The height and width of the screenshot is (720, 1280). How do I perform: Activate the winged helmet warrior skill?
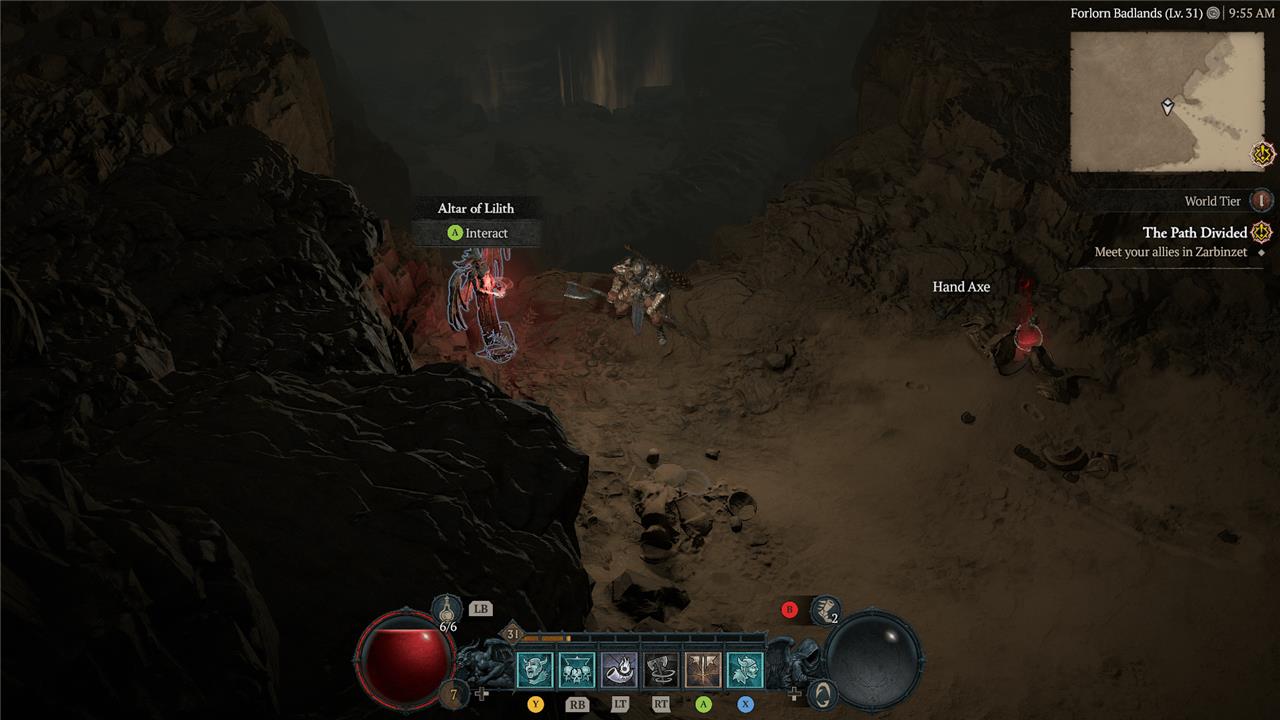745,670
